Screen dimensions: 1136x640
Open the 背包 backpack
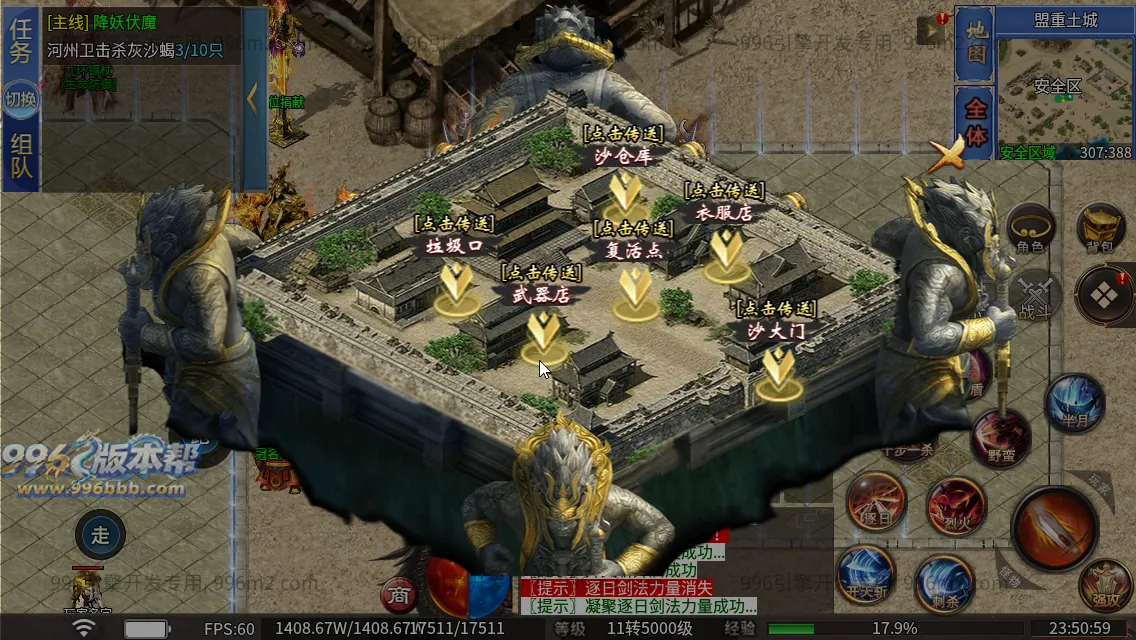(1101, 229)
